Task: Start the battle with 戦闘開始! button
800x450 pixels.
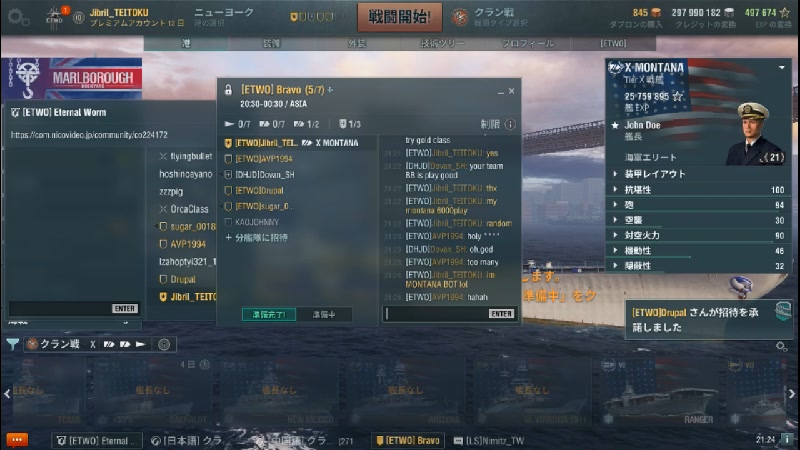Action: 399,16
